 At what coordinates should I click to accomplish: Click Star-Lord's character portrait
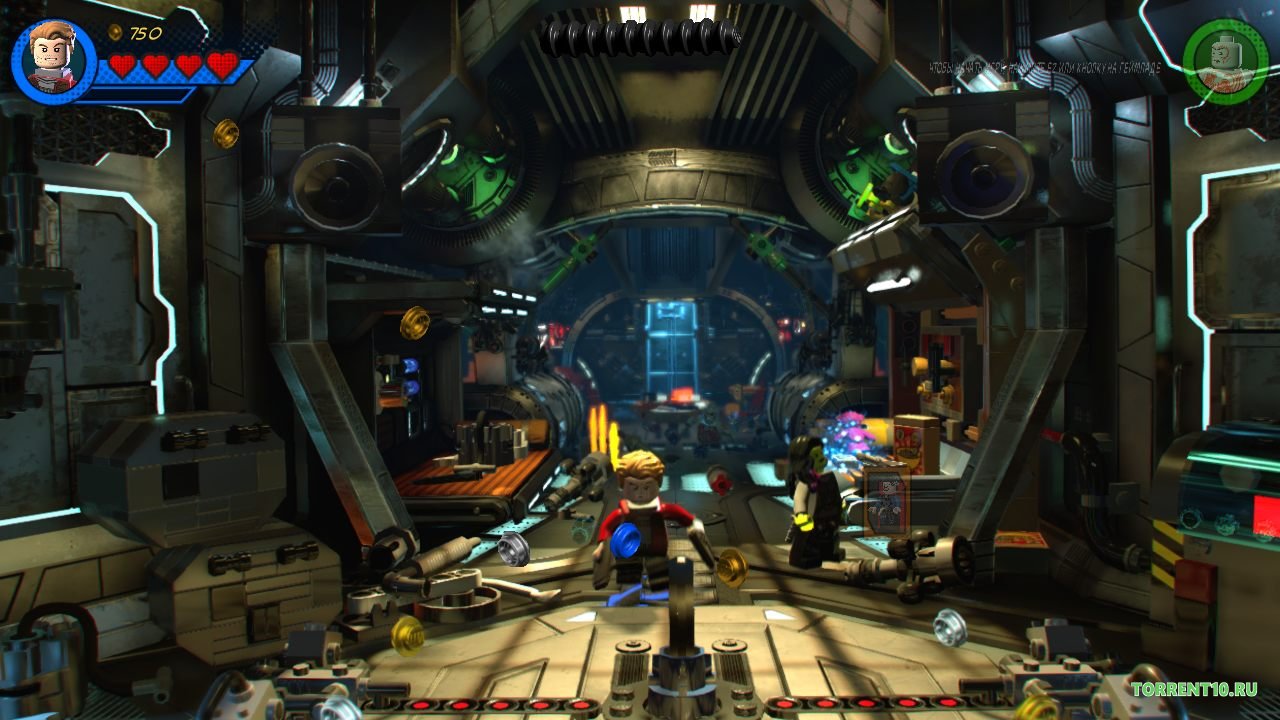pos(54,61)
